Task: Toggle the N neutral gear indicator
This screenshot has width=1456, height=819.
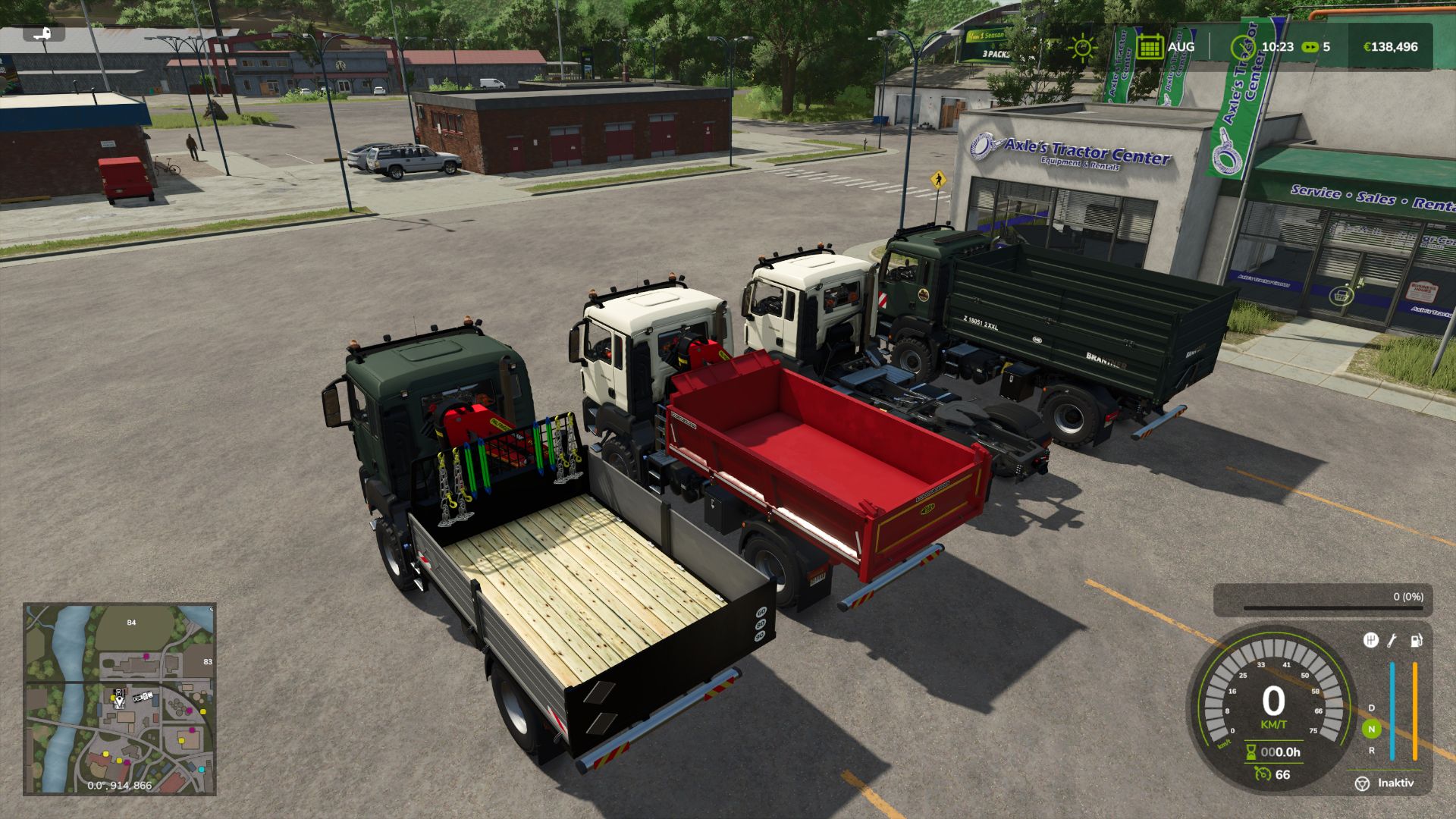Action: pyautogui.click(x=1372, y=729)
